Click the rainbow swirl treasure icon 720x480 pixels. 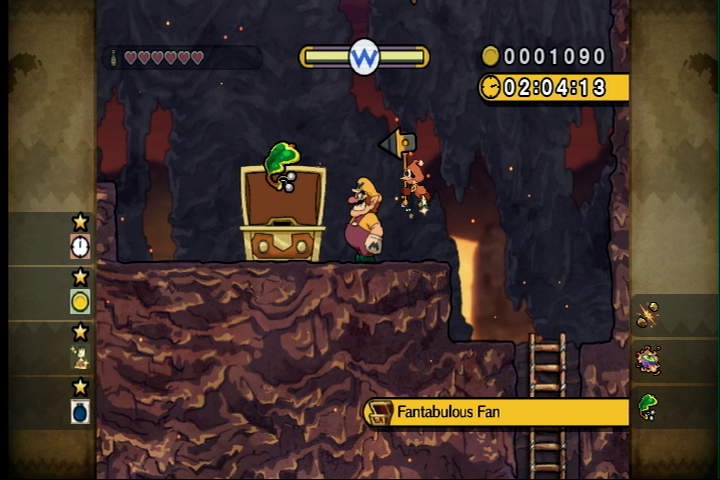coord(648,360)
